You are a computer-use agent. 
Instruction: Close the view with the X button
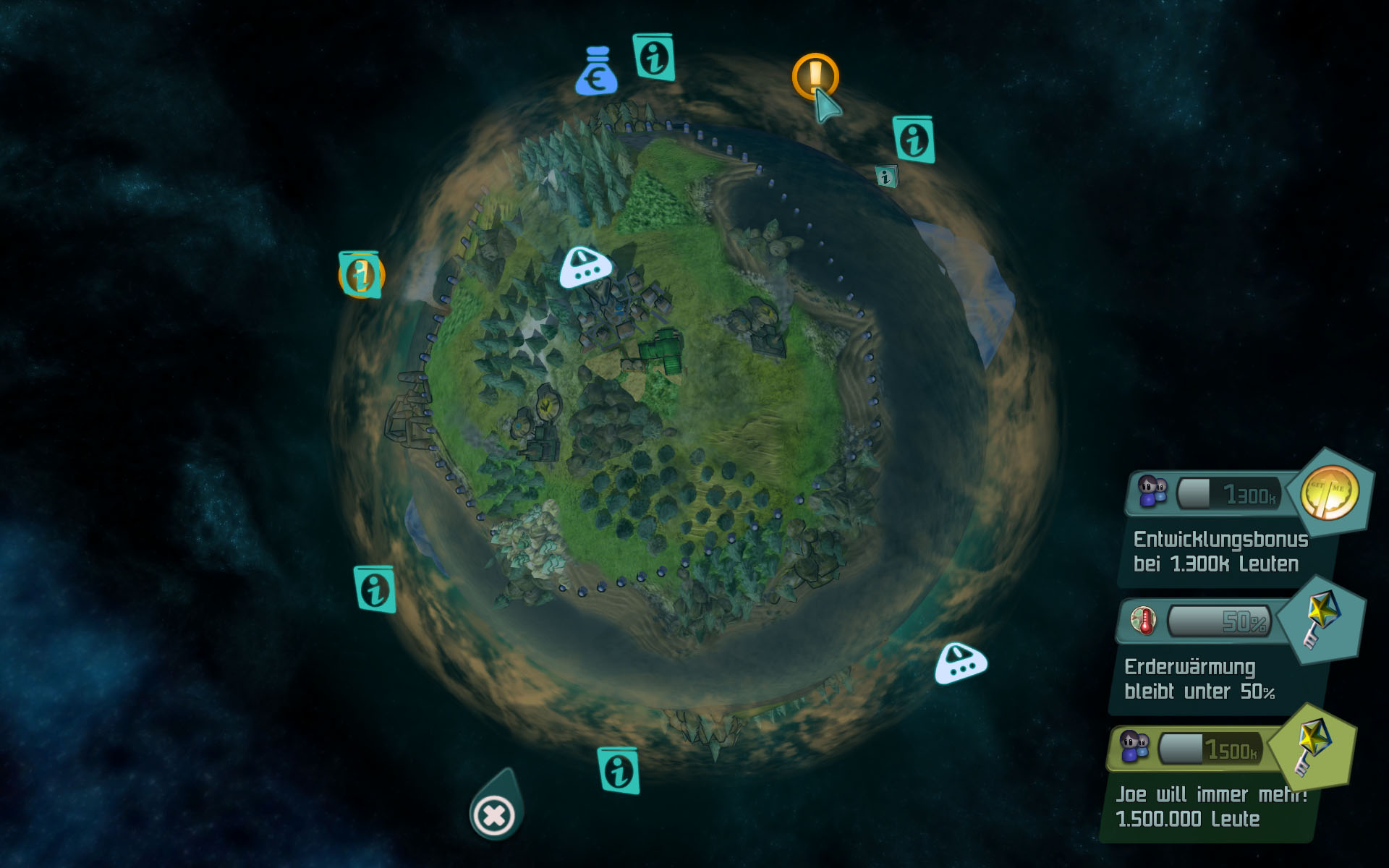tap(495, 816)
